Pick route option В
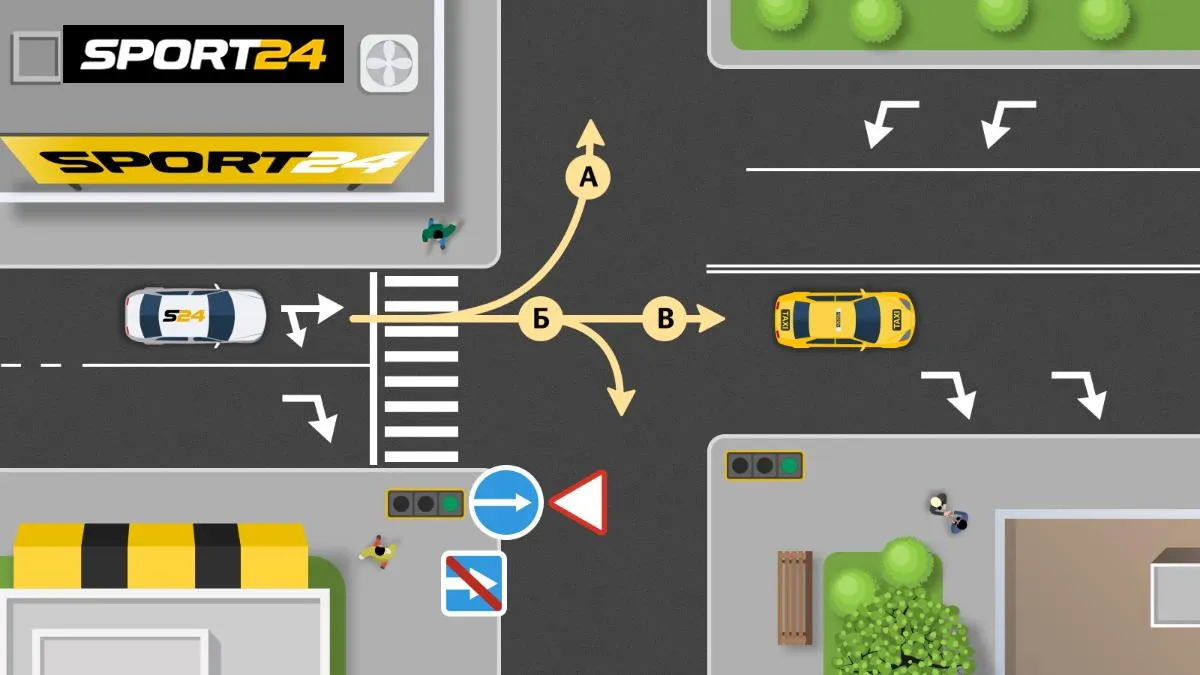This screenshot has width=1200, height=675. [665, 318]
